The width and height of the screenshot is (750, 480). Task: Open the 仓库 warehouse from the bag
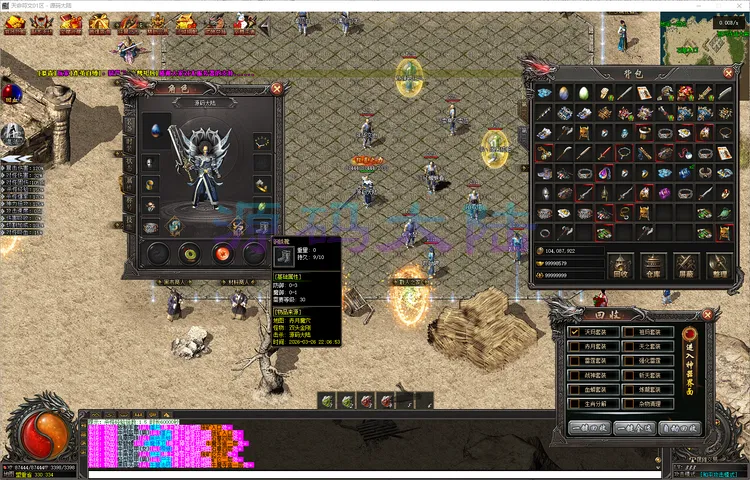tap(653, 264)
